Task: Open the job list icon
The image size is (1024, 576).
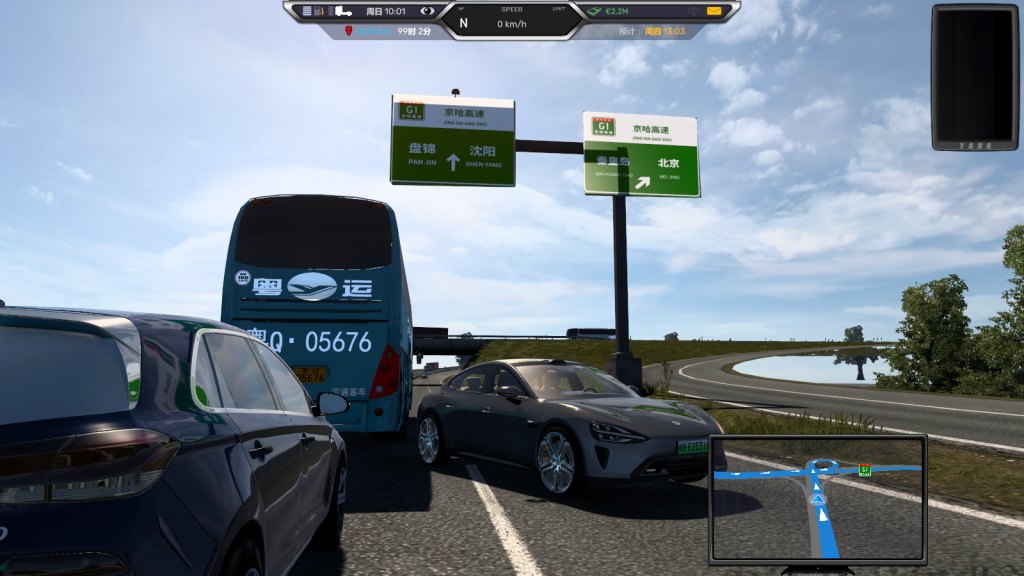Action: click(306, 11)
